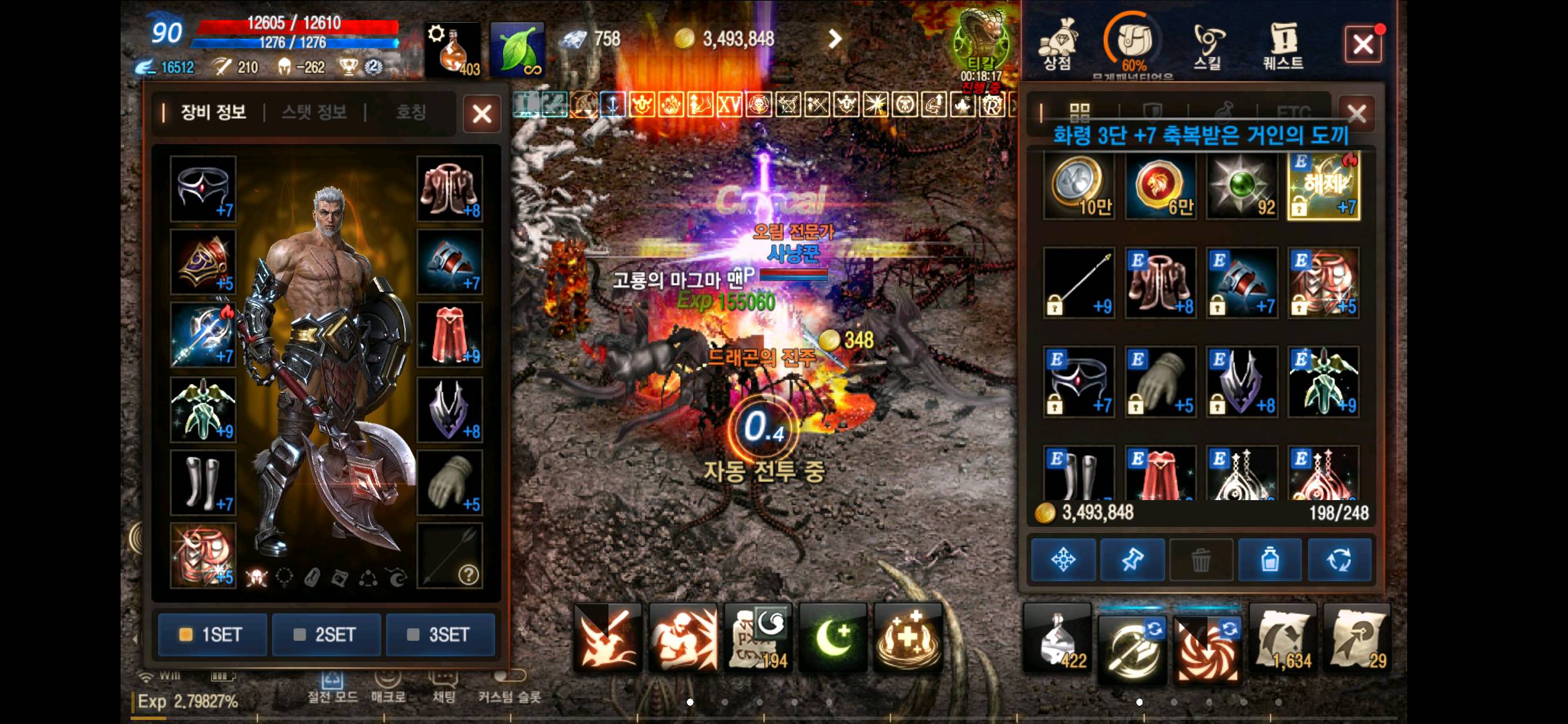Activate the 1SET equipment preset

pos(212,634)
